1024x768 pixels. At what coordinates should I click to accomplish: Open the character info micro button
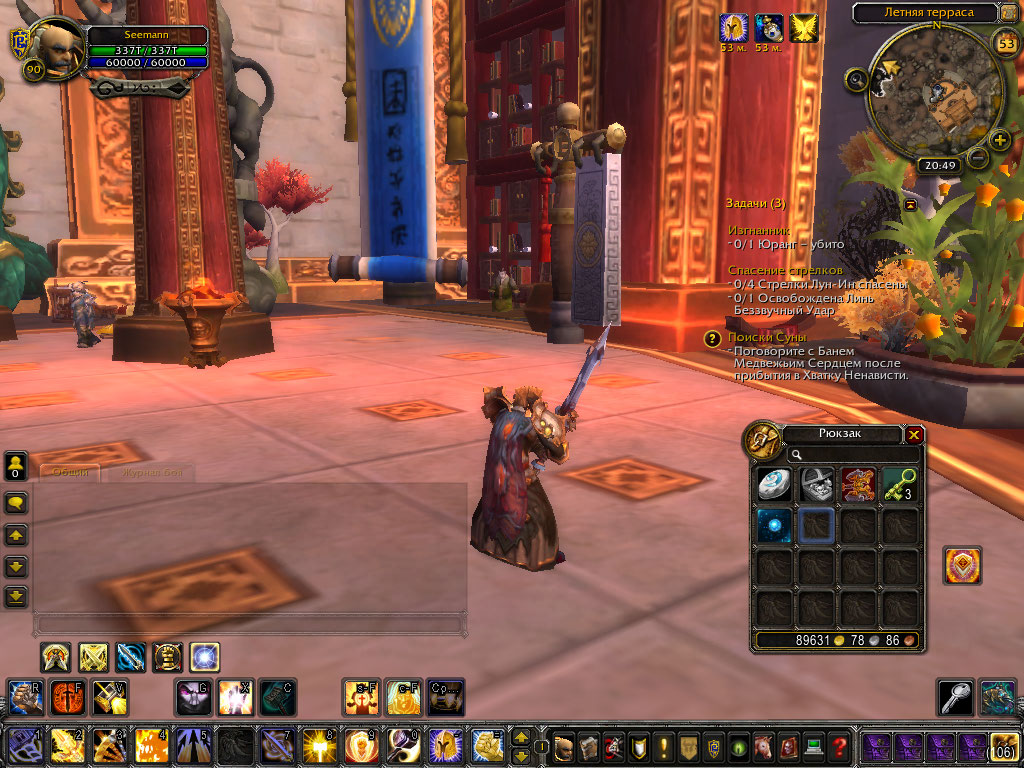click(x=564, y=746)
